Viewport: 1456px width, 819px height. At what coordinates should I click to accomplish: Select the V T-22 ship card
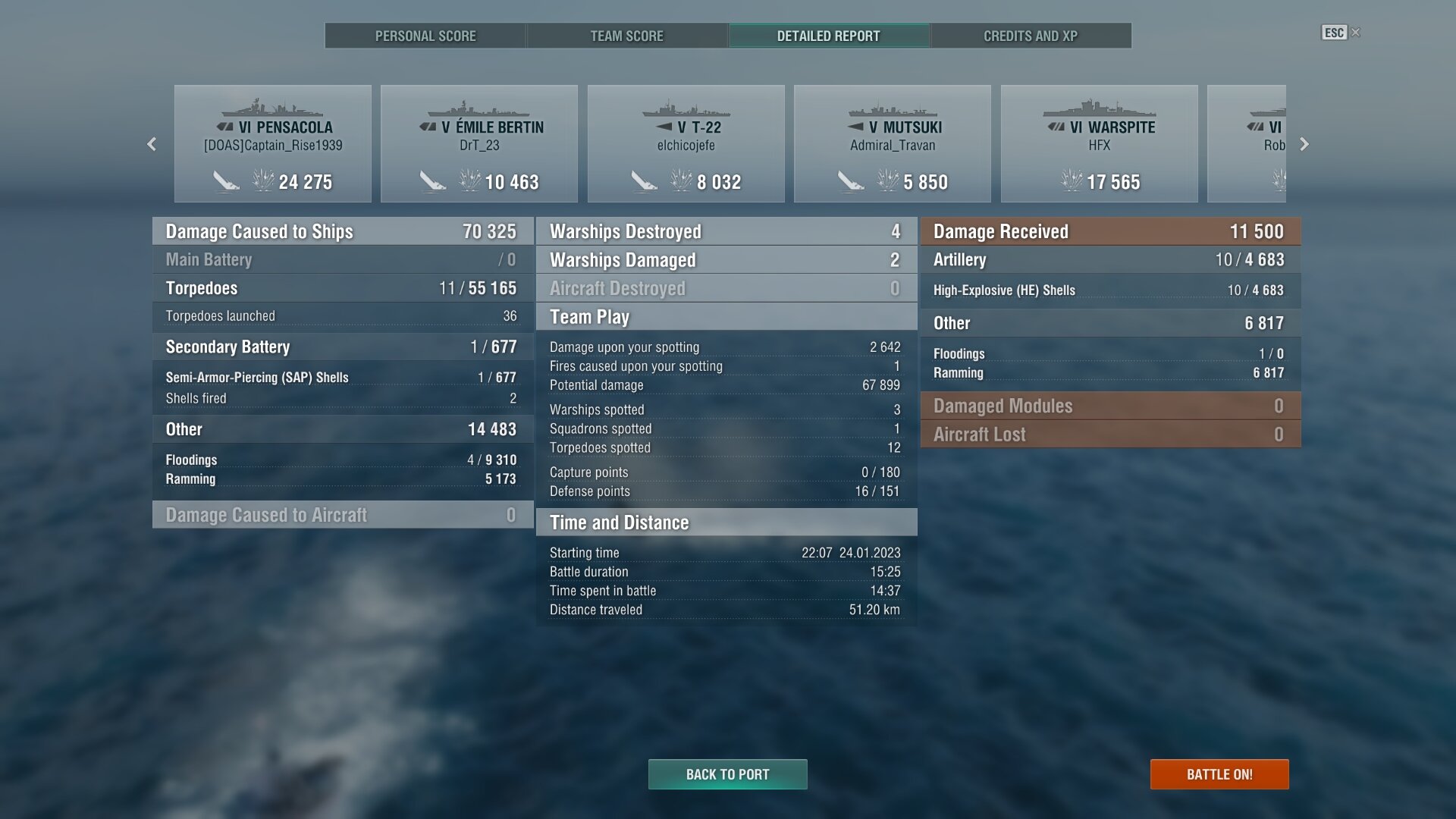(686, 144)
